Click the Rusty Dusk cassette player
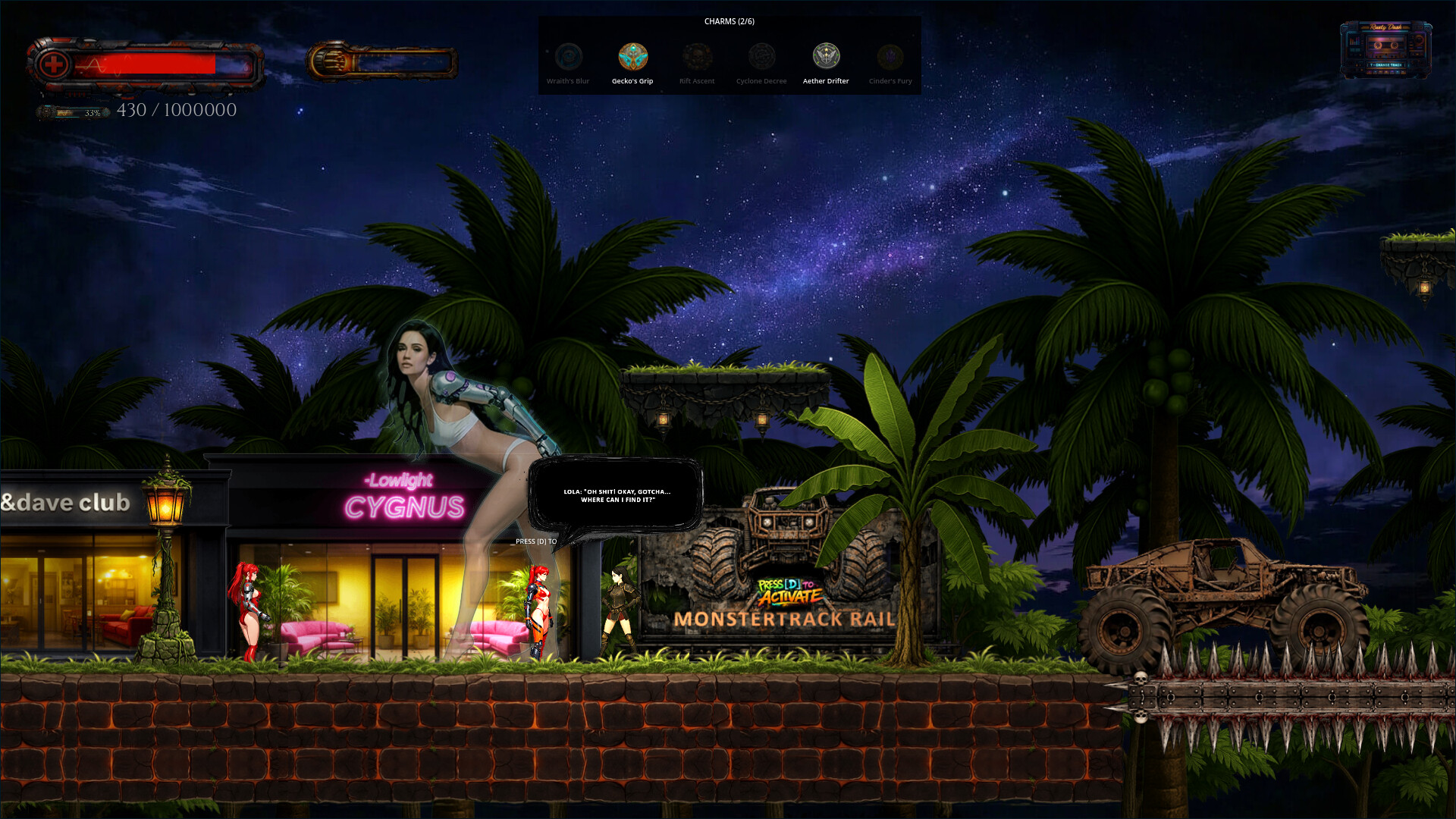This screenshot has height=819, width=1456. [x=1385, y=49]
